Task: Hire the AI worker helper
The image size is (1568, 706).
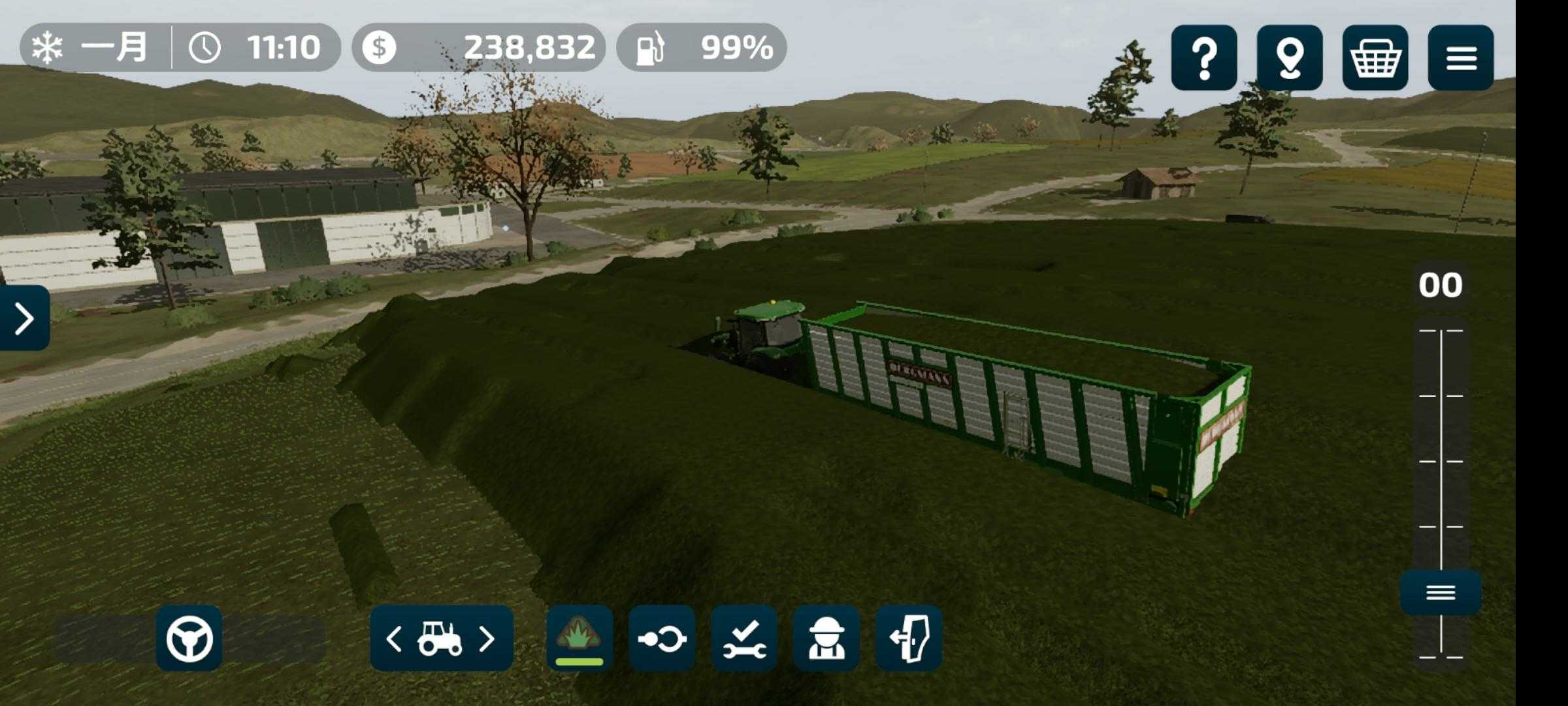Action: point(826,638)
